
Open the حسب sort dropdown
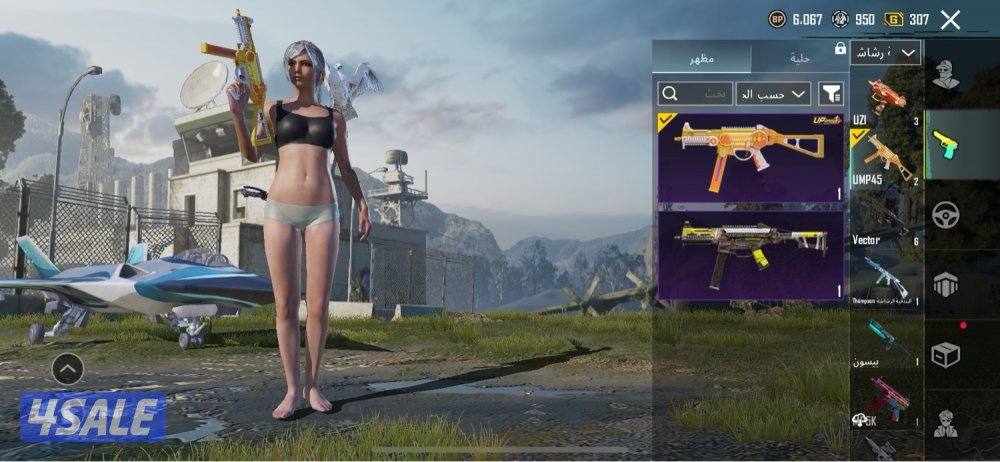pyautogui.click(x=773, y=93)
